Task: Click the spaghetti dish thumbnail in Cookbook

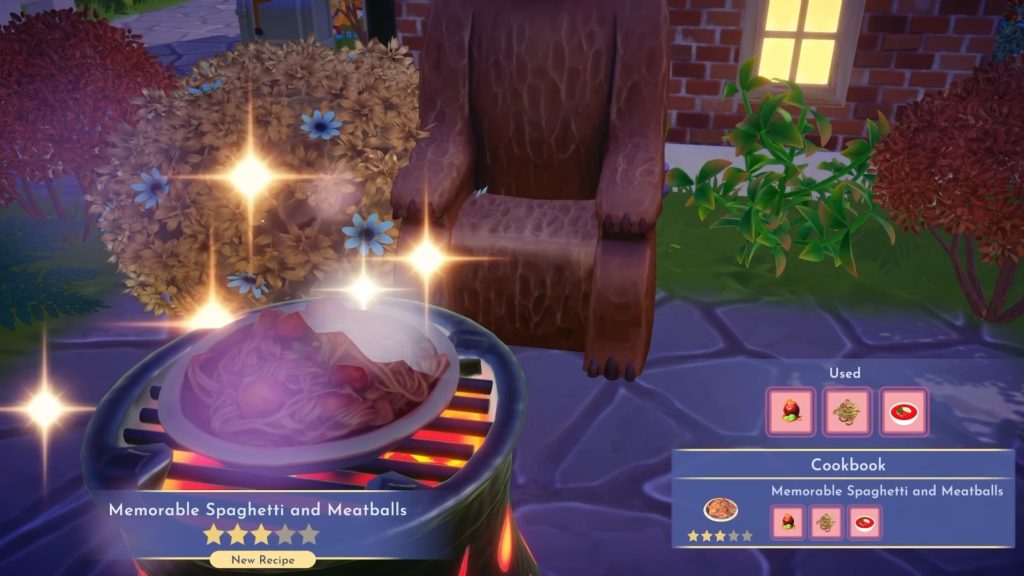Action: point(719,510)
